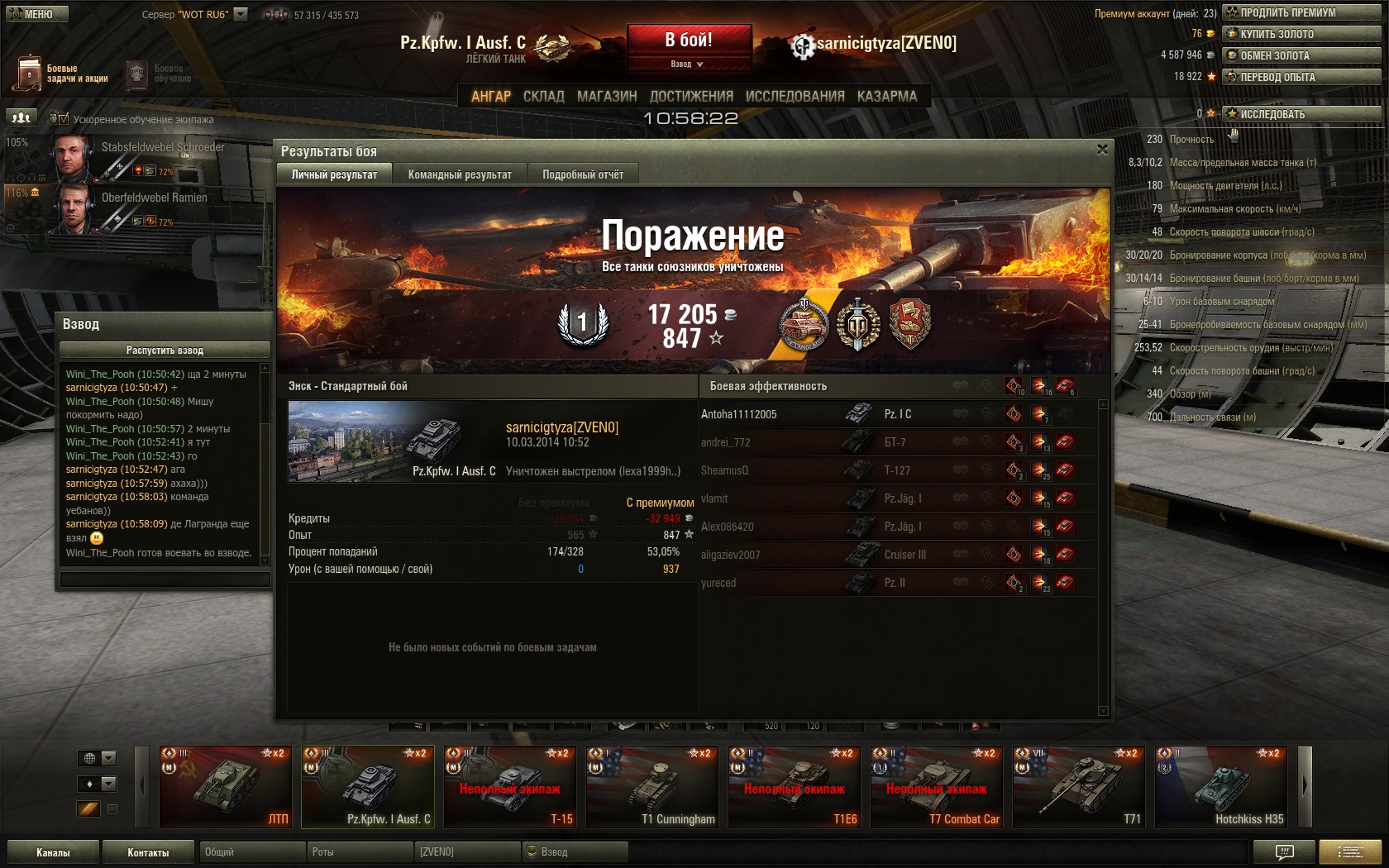The image size is (1389, 868).
Task: Open the ИССЛЕДОВАНИЯ section
Action: pyautogui.click(x=795, y=97)
